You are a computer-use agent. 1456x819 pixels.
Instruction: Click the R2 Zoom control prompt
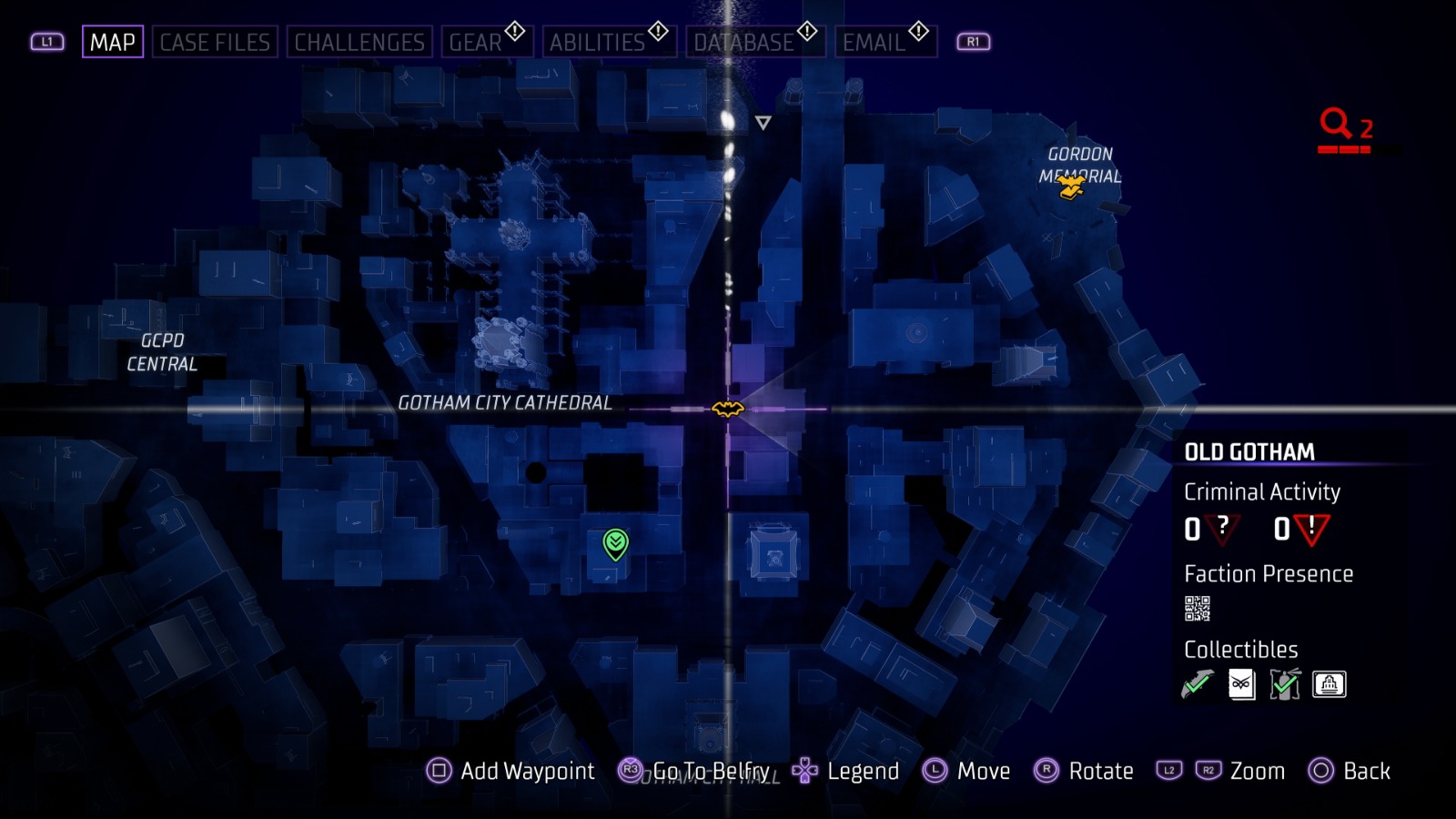click(x=1210, y=771)
